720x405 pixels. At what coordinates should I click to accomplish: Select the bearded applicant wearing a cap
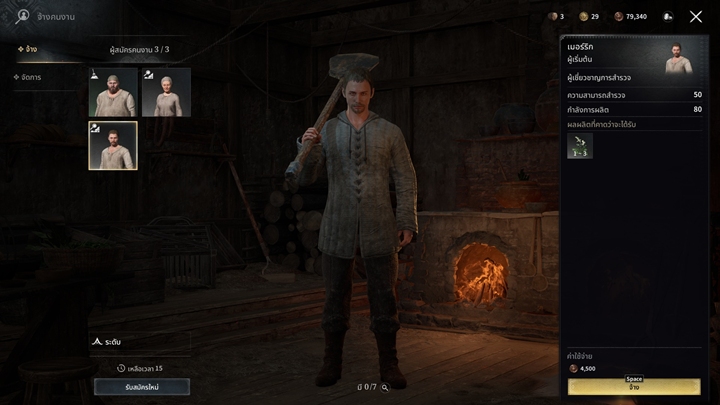click(112, 92)
